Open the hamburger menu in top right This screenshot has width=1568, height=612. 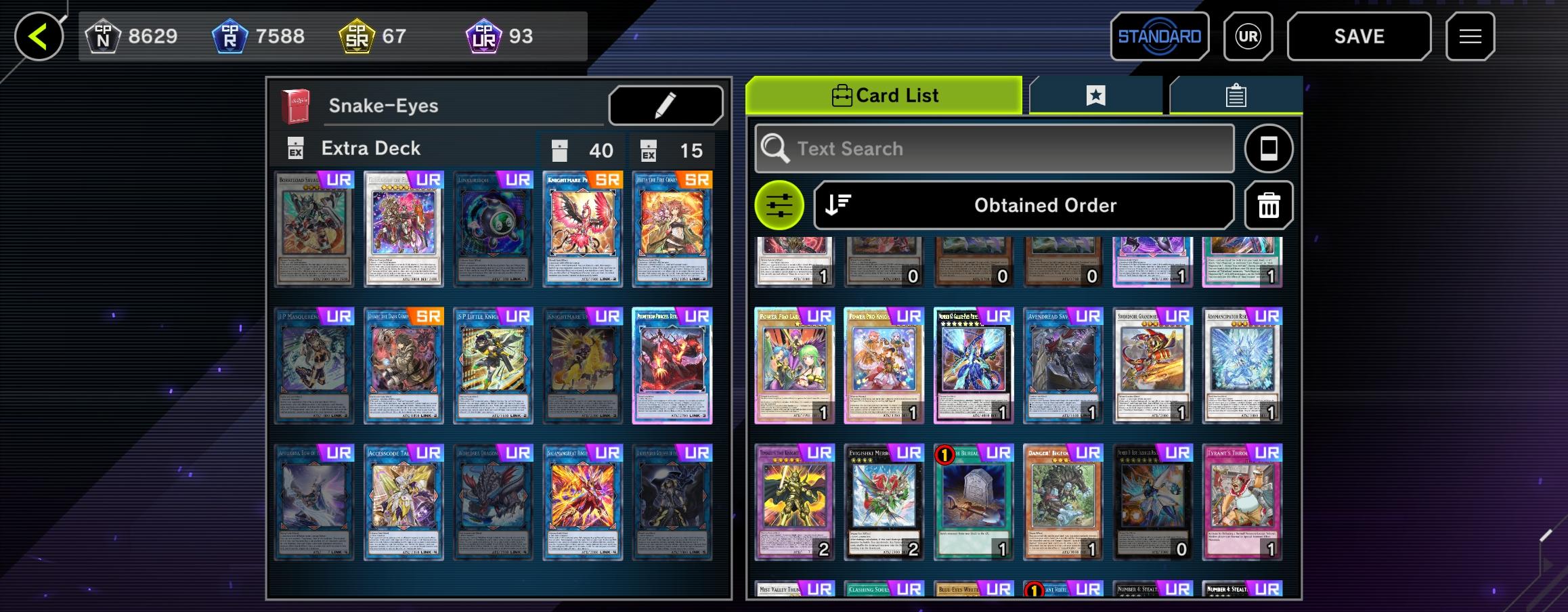(1469, 36)
